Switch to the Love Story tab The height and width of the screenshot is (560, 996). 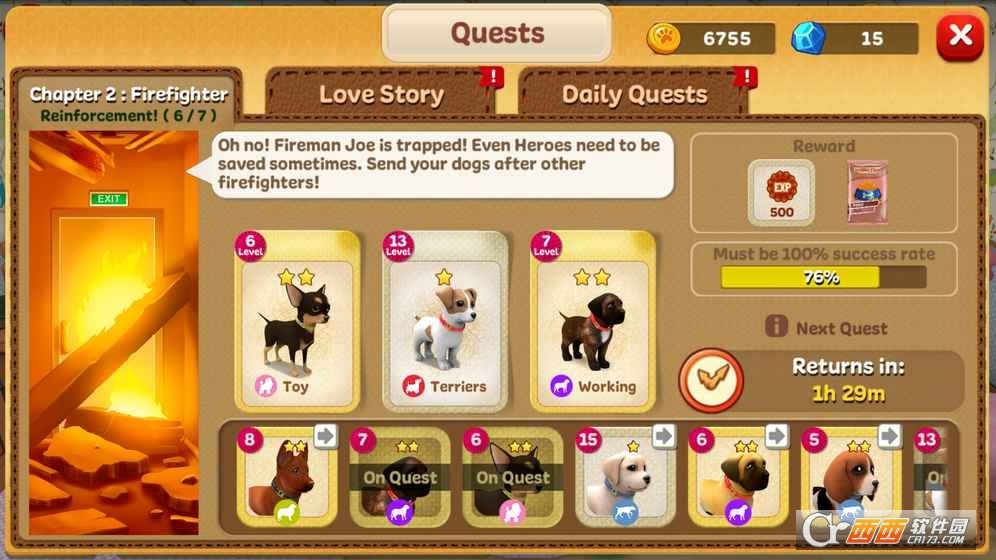(x=381, y=95)
